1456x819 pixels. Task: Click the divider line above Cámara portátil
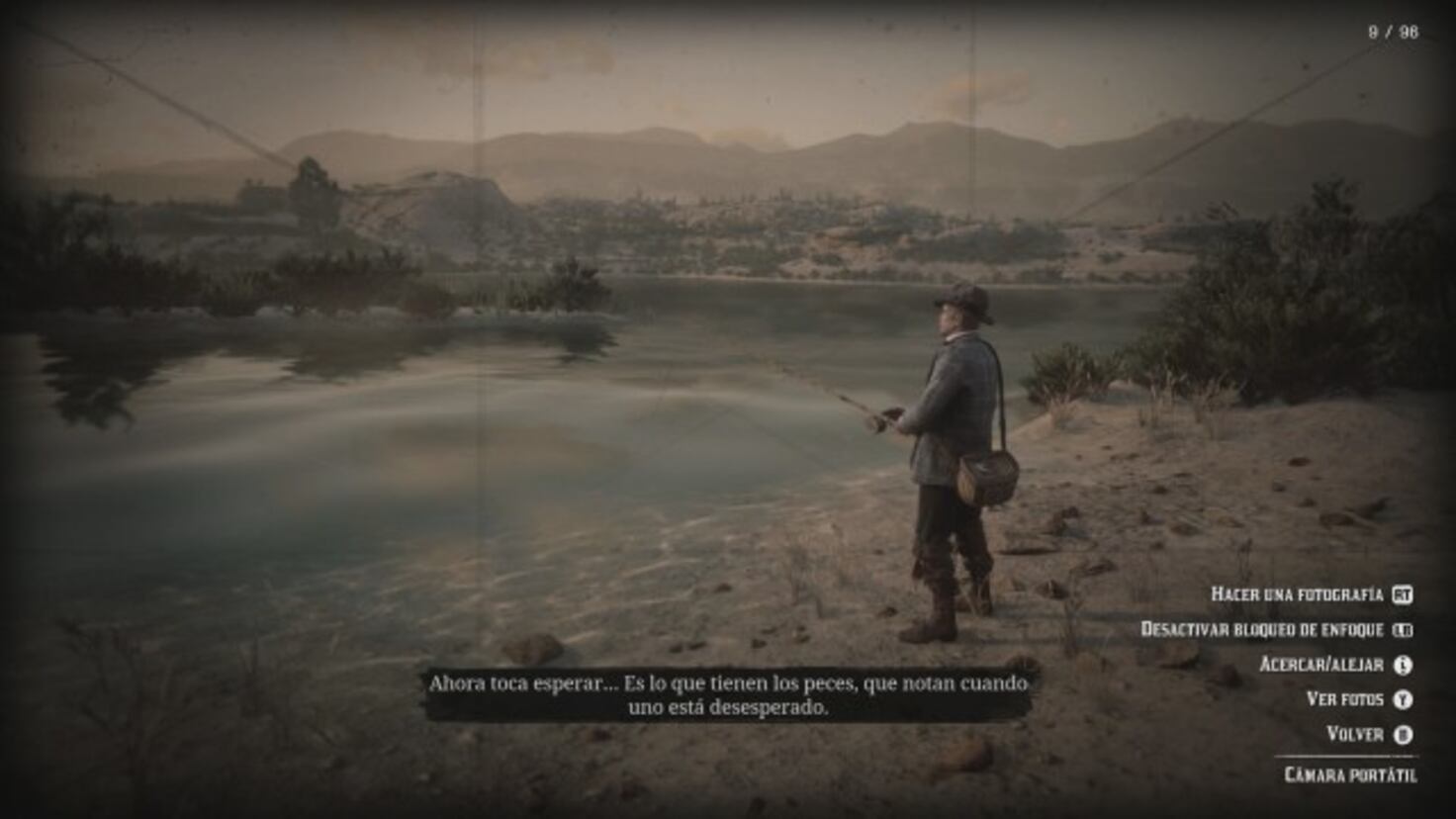coord(1347,756)
